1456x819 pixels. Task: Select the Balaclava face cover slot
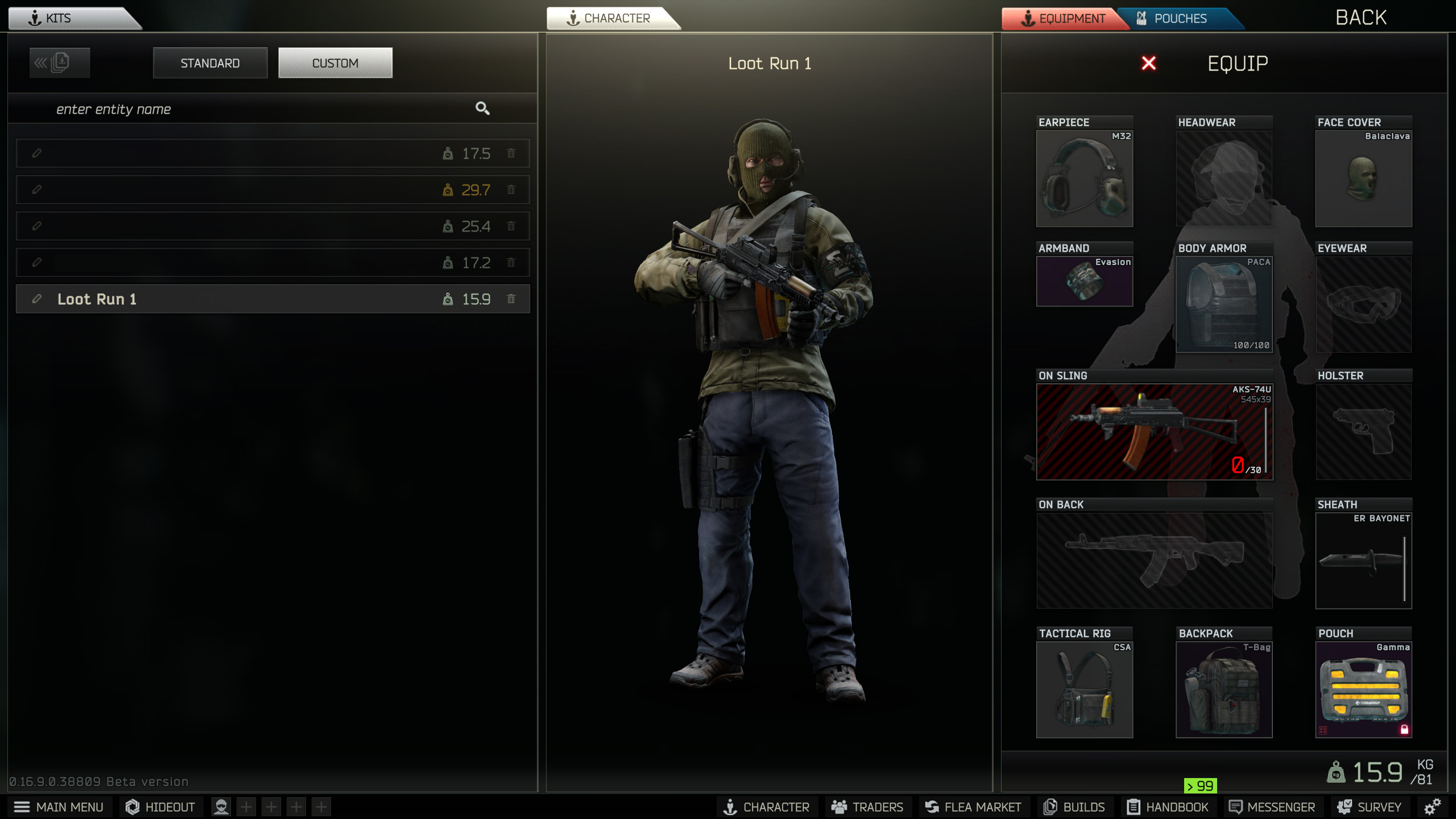click(x=1363, y=179)
